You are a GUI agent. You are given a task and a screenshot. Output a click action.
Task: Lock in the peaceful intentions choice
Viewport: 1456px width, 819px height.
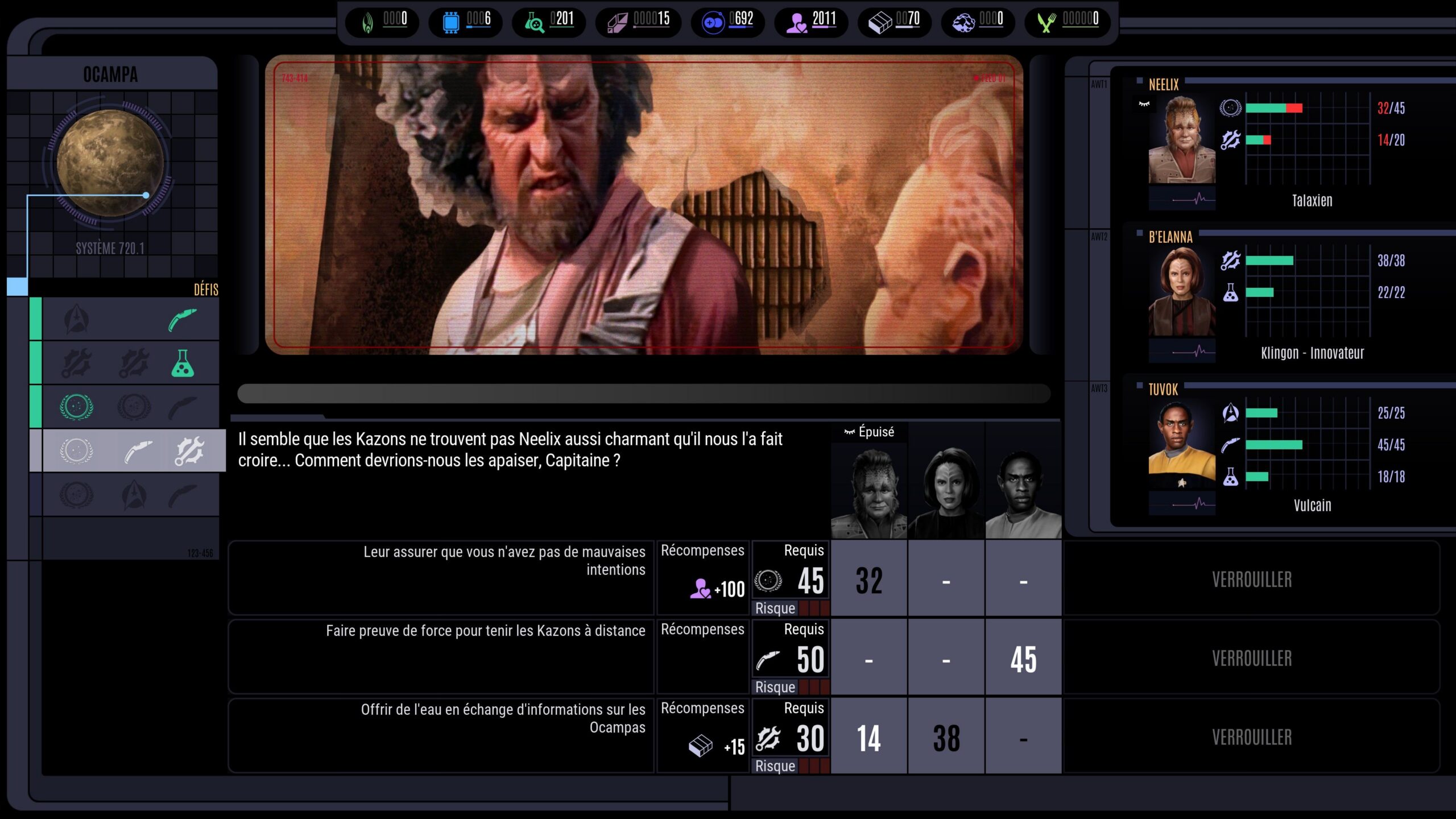pos(1251,579)
